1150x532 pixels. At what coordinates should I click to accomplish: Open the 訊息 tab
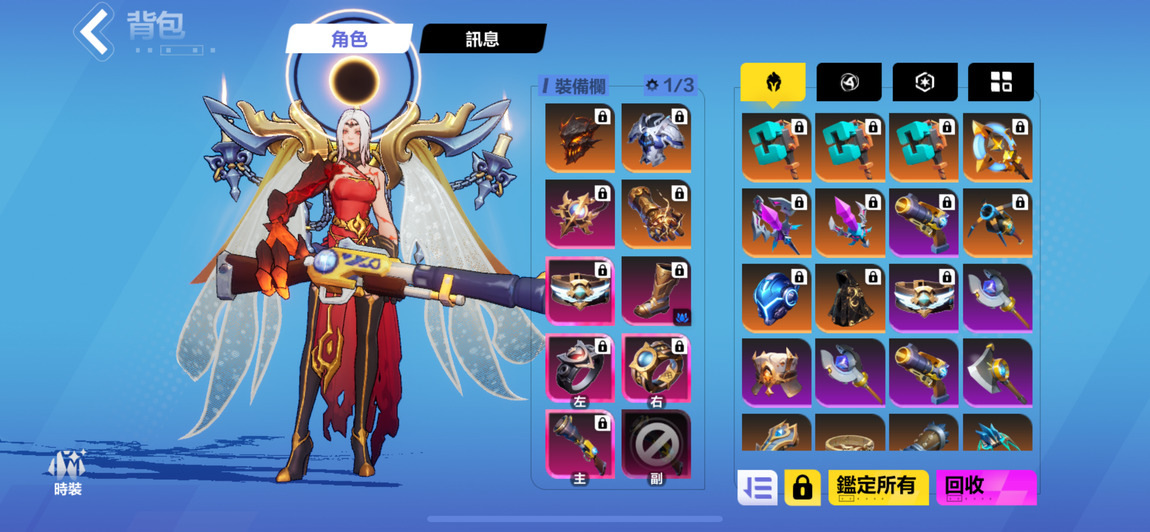483,39
